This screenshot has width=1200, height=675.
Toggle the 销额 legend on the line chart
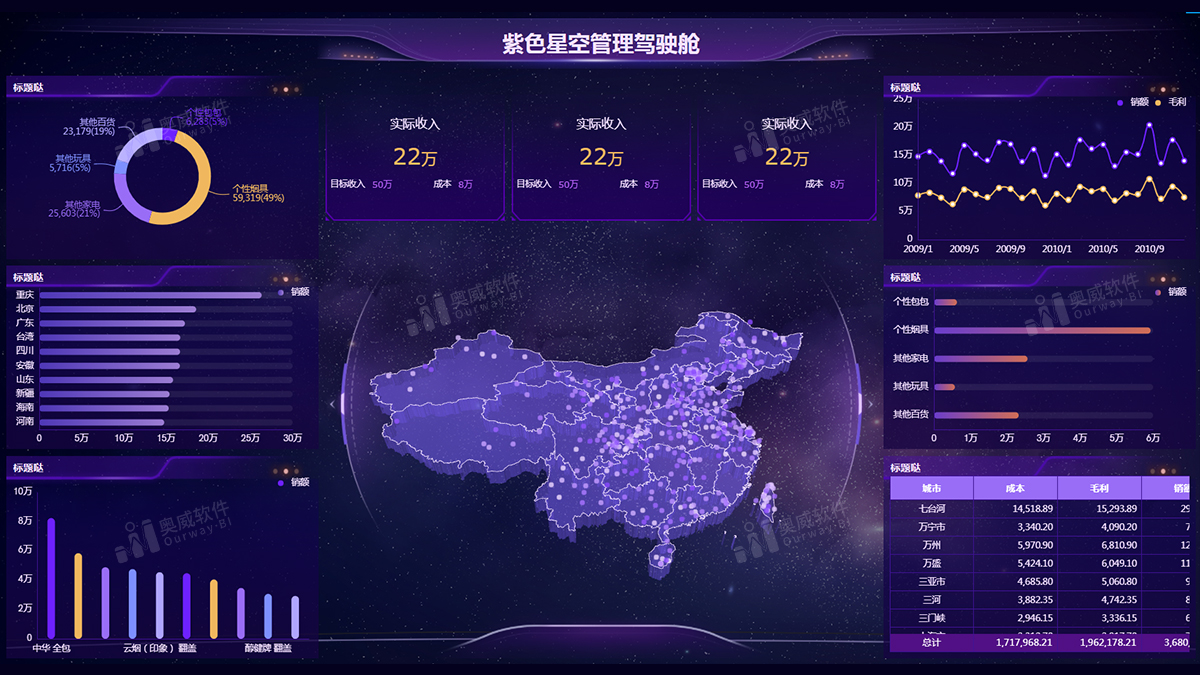coord(1133,102)
